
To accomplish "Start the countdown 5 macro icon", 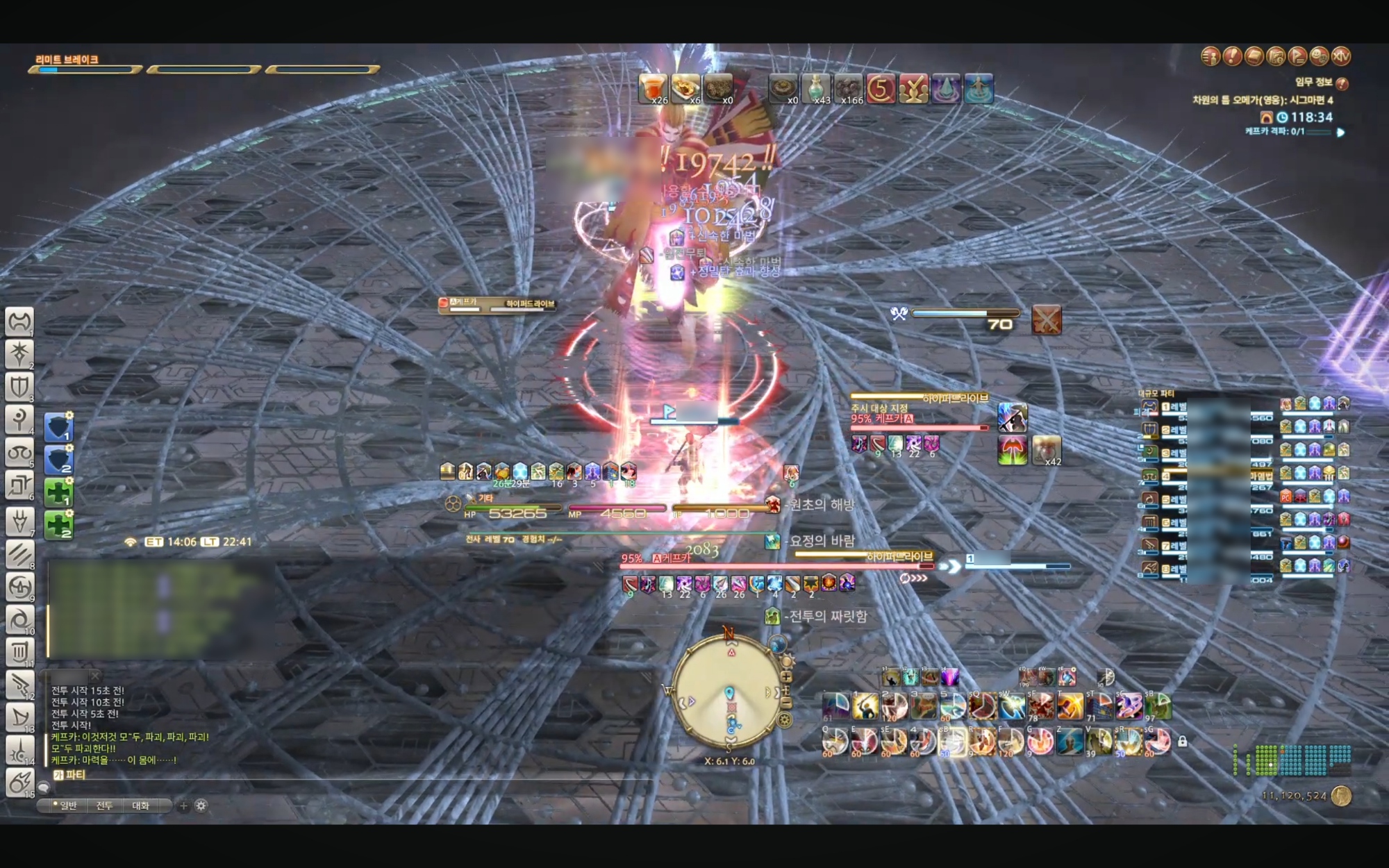I will click(881, 89).
